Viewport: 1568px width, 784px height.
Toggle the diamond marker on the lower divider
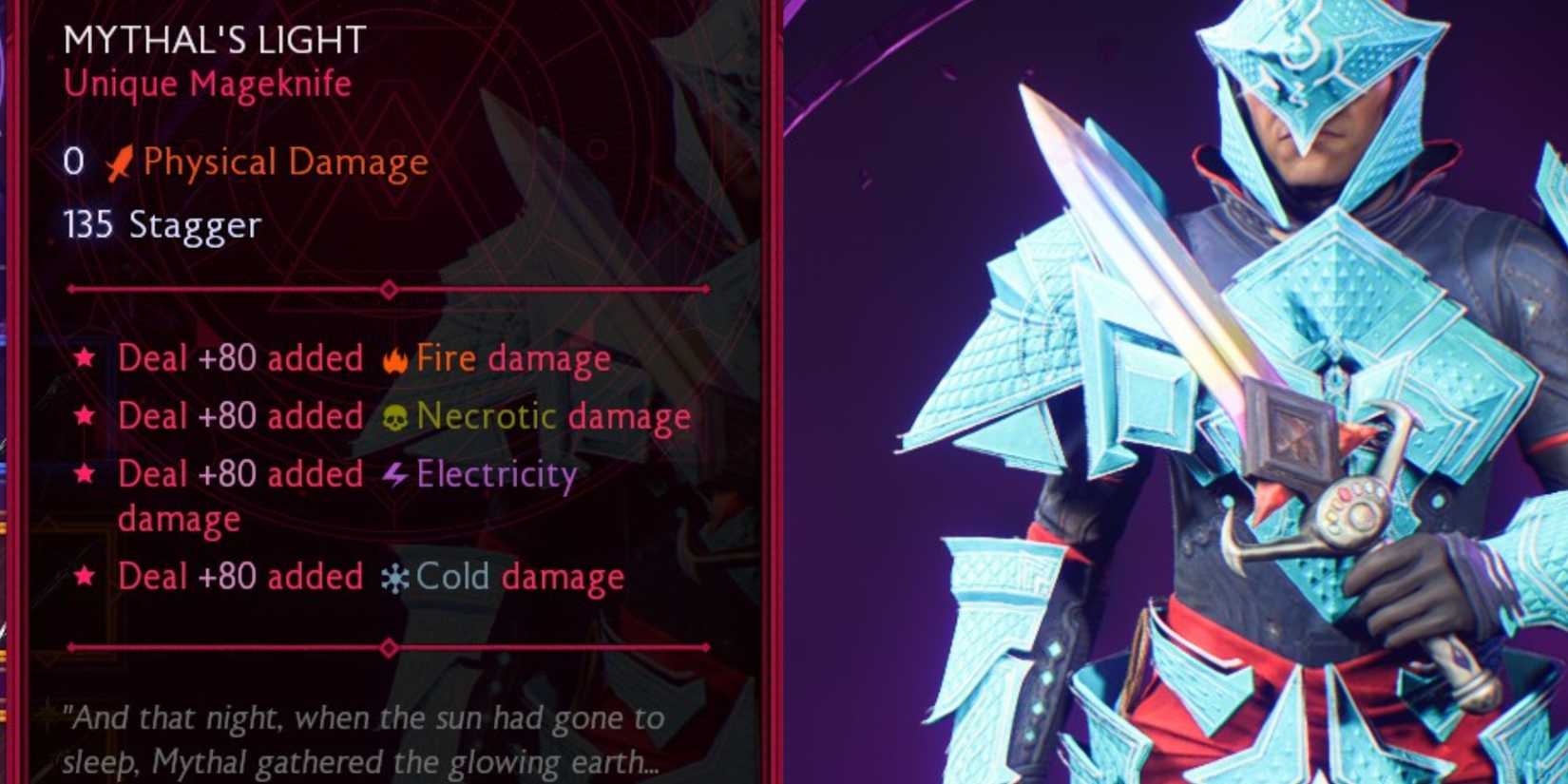pos(388,647)
